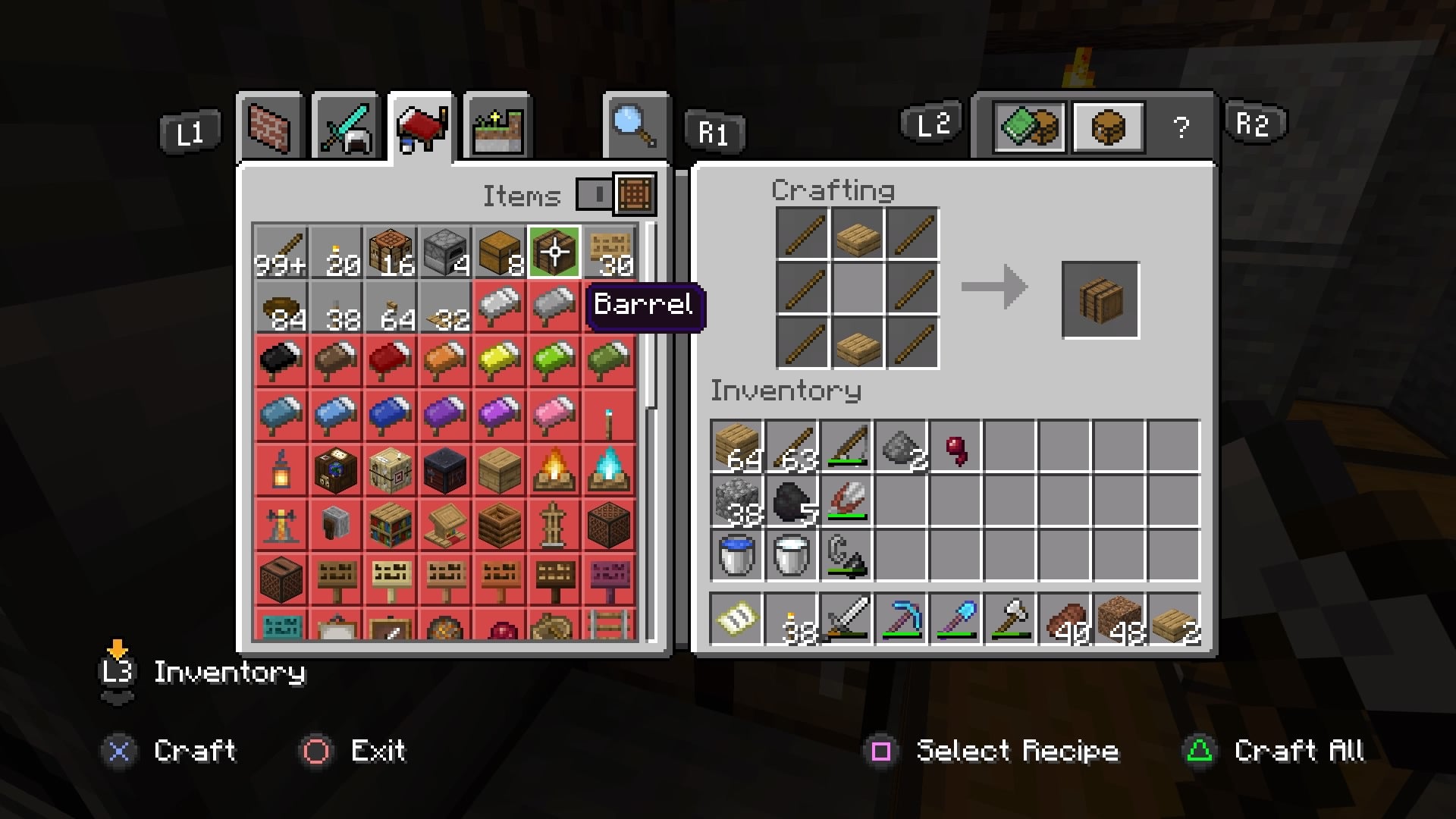Select the blue soul campfire item
This screenshot has height=819, width=1456.
pos(609,469)
